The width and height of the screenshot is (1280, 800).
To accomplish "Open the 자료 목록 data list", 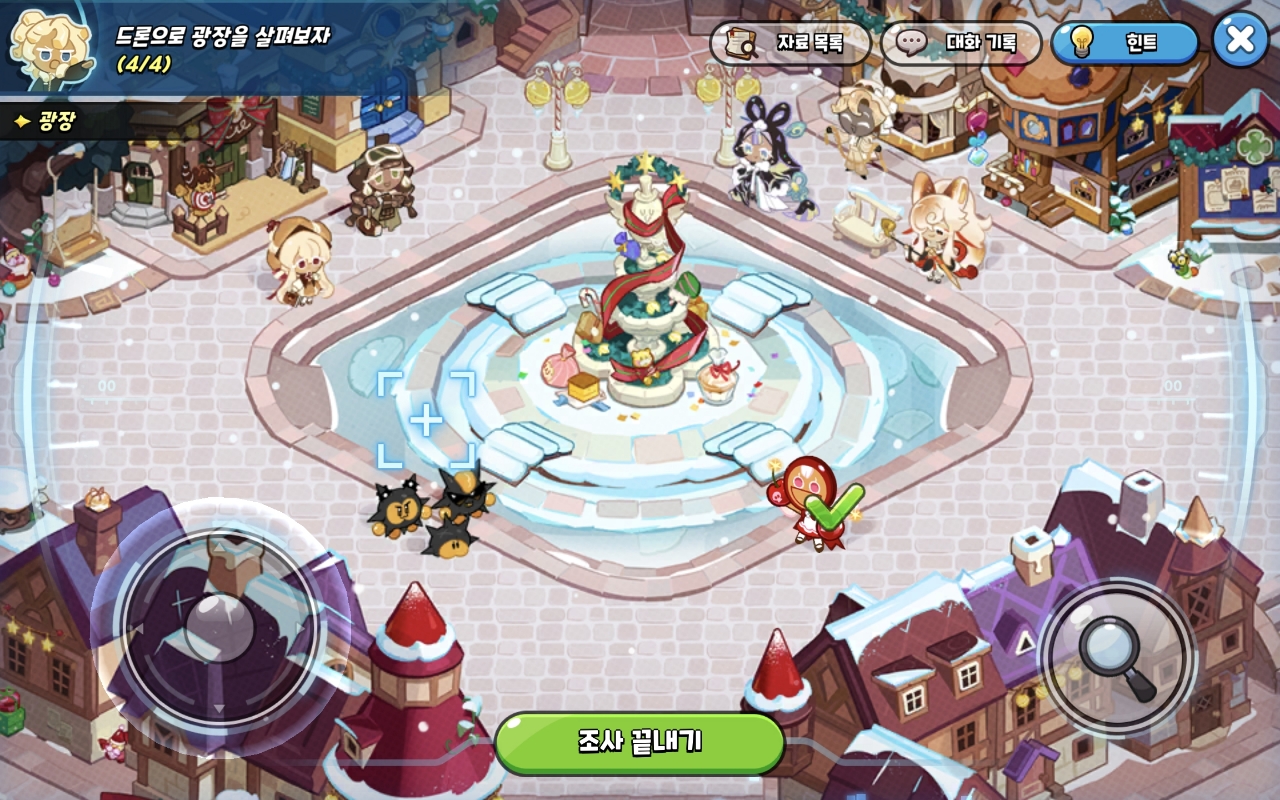I will pos(790,43).
